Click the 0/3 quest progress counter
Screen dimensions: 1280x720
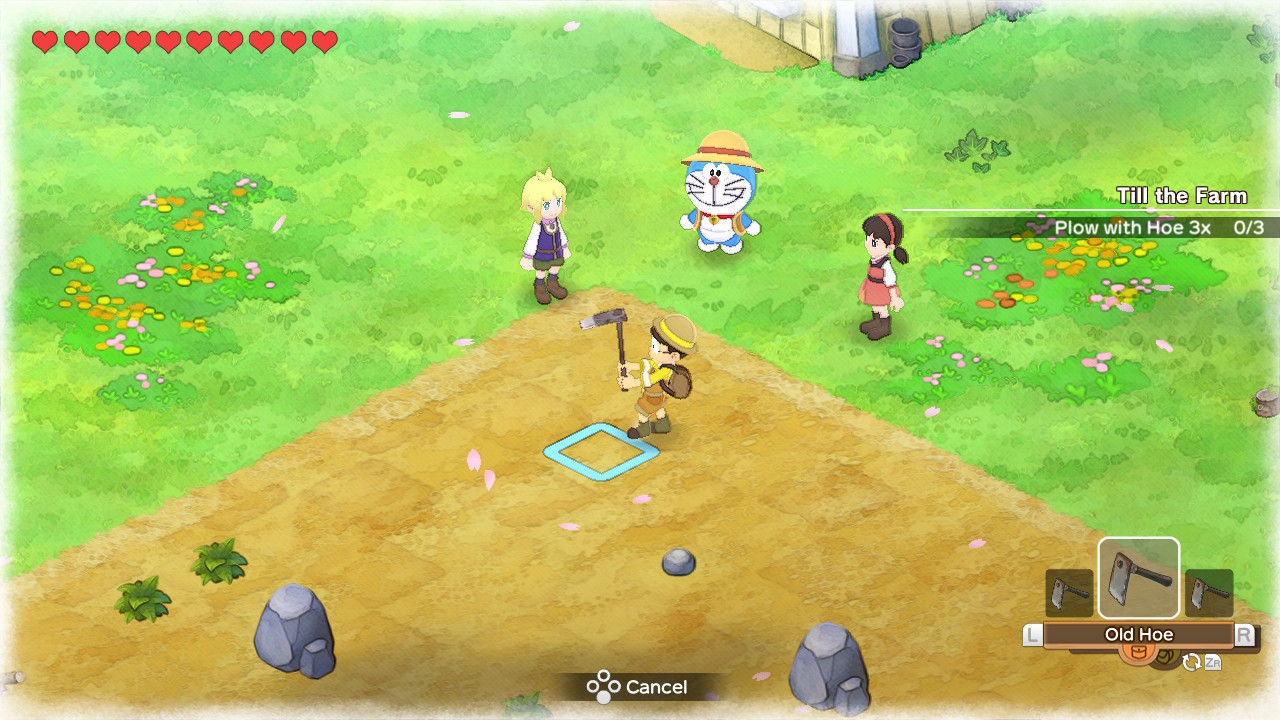[x=1248, y=228]
